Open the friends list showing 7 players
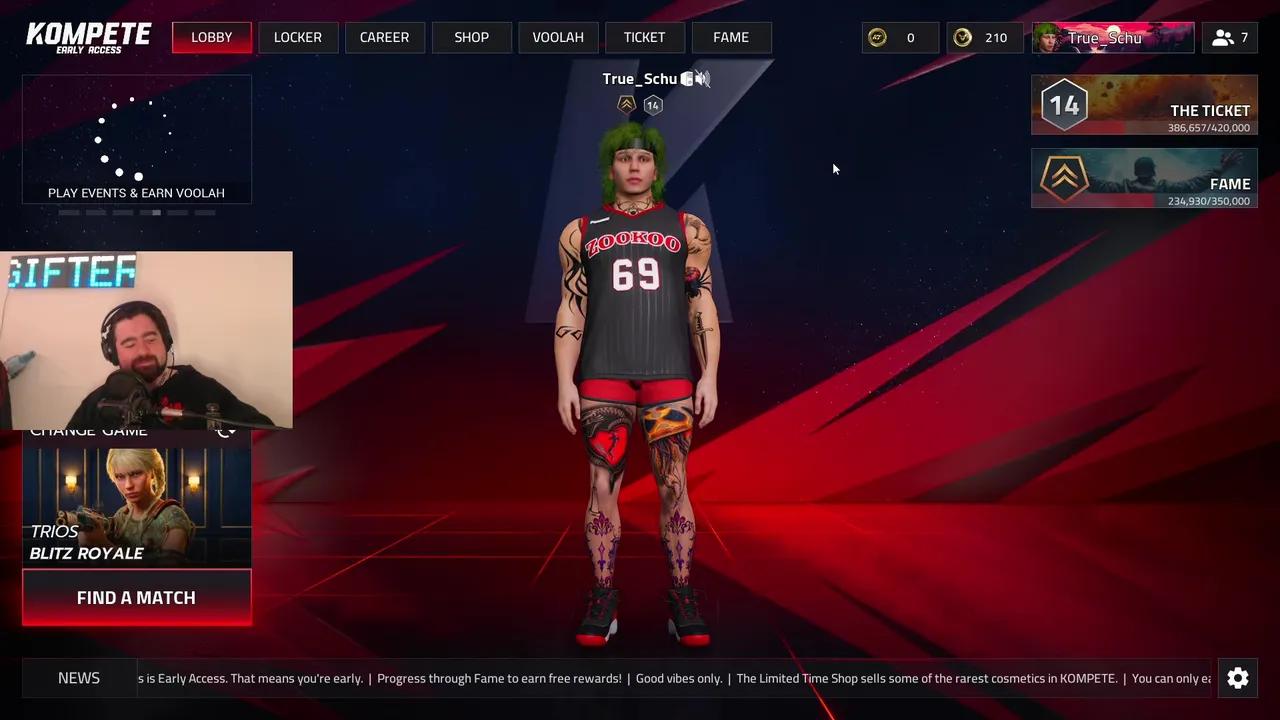The width and height of the screenshot is (1280, 720). coord(1230,37)
